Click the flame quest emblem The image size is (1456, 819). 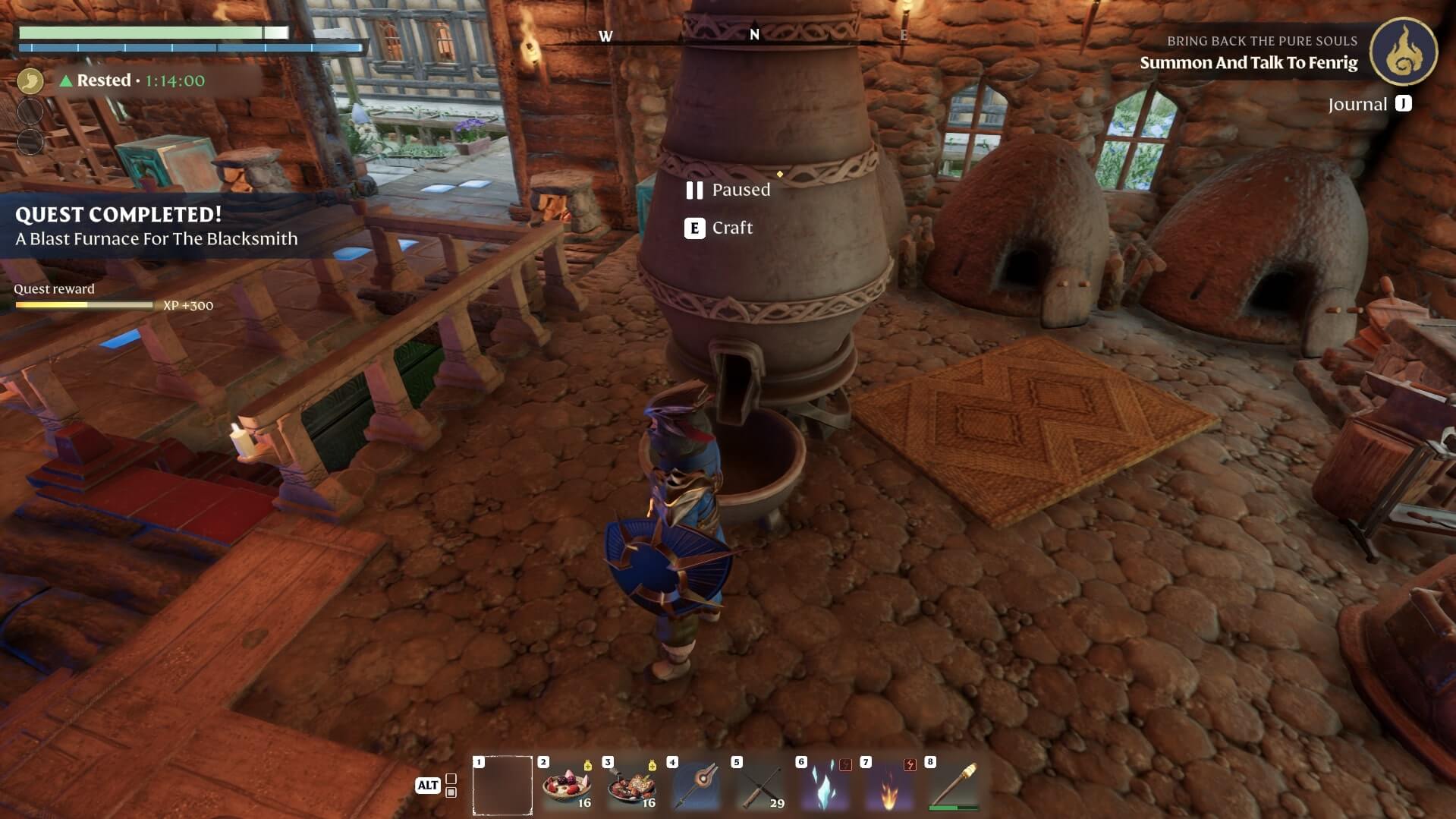tap(1403, 52)
